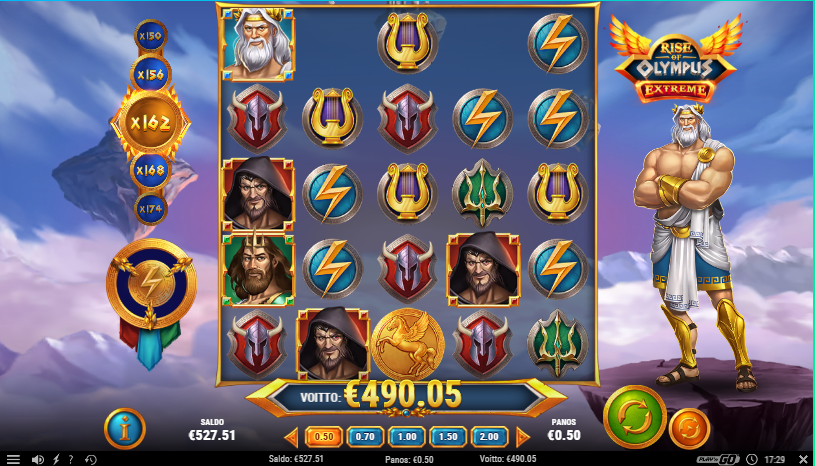The height and width of the screenshot is (466, 815).
Task: Increase the bet with the right arrow
Action: tap(523, 436)
